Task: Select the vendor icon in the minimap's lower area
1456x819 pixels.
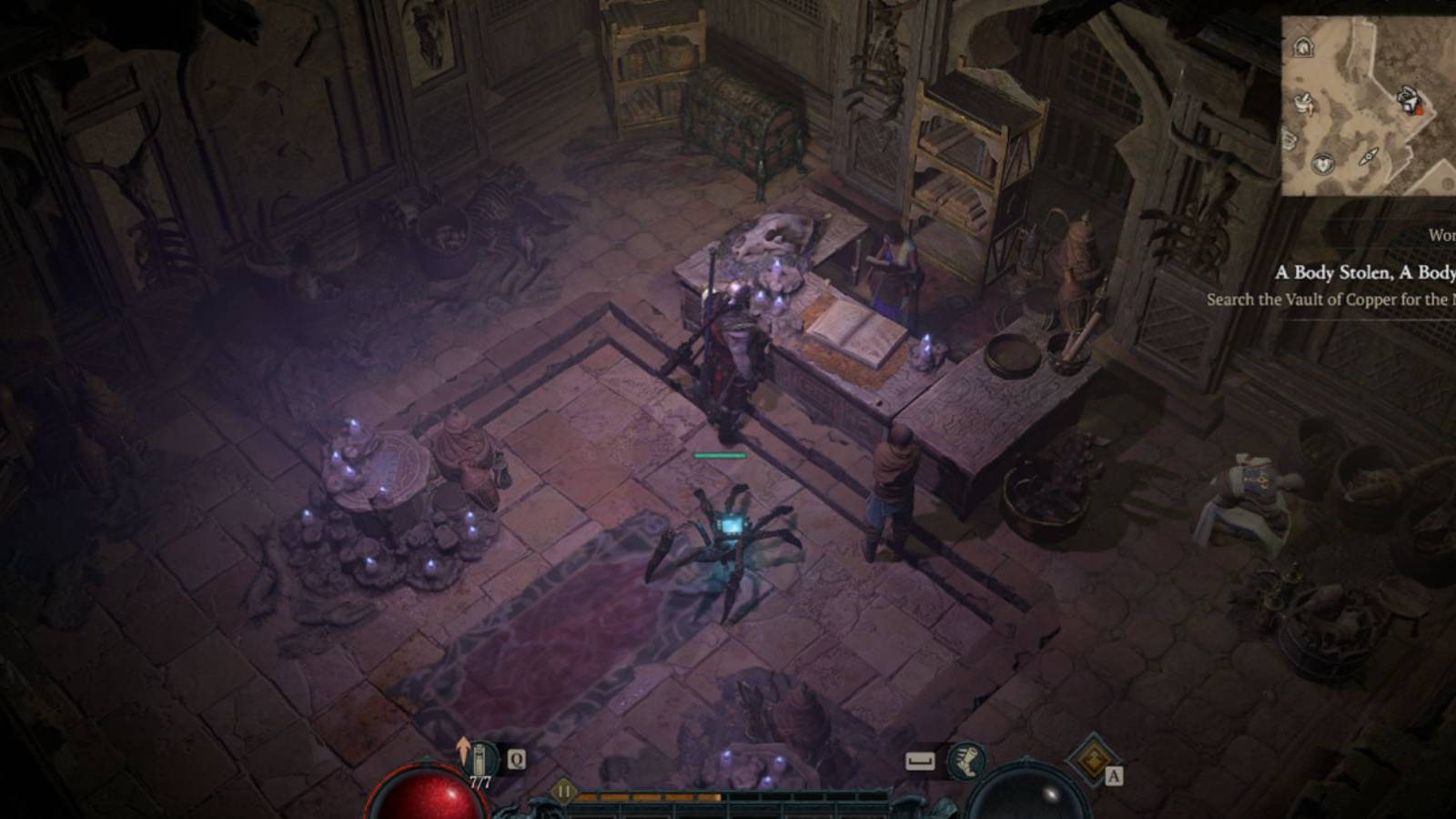Action: pos(1322,164)
